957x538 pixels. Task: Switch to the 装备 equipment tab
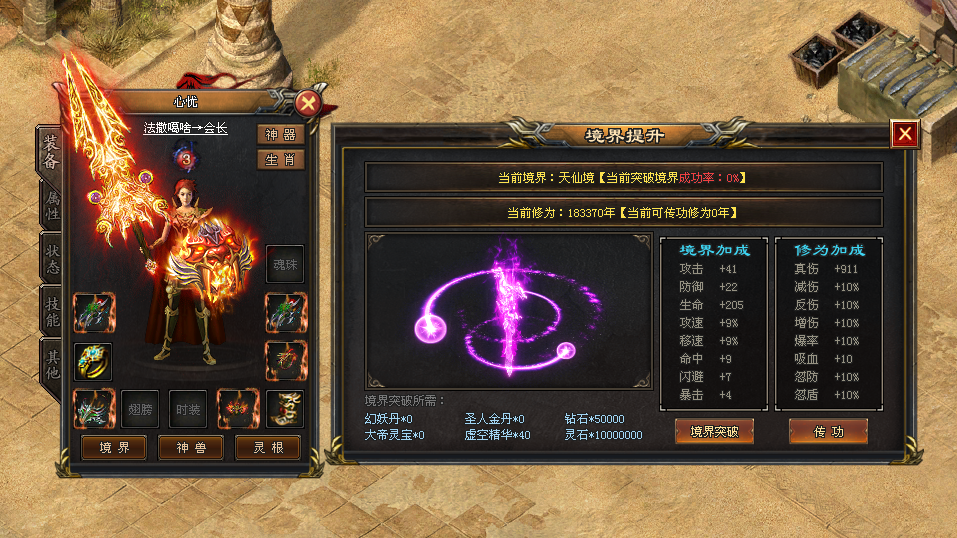52,151
